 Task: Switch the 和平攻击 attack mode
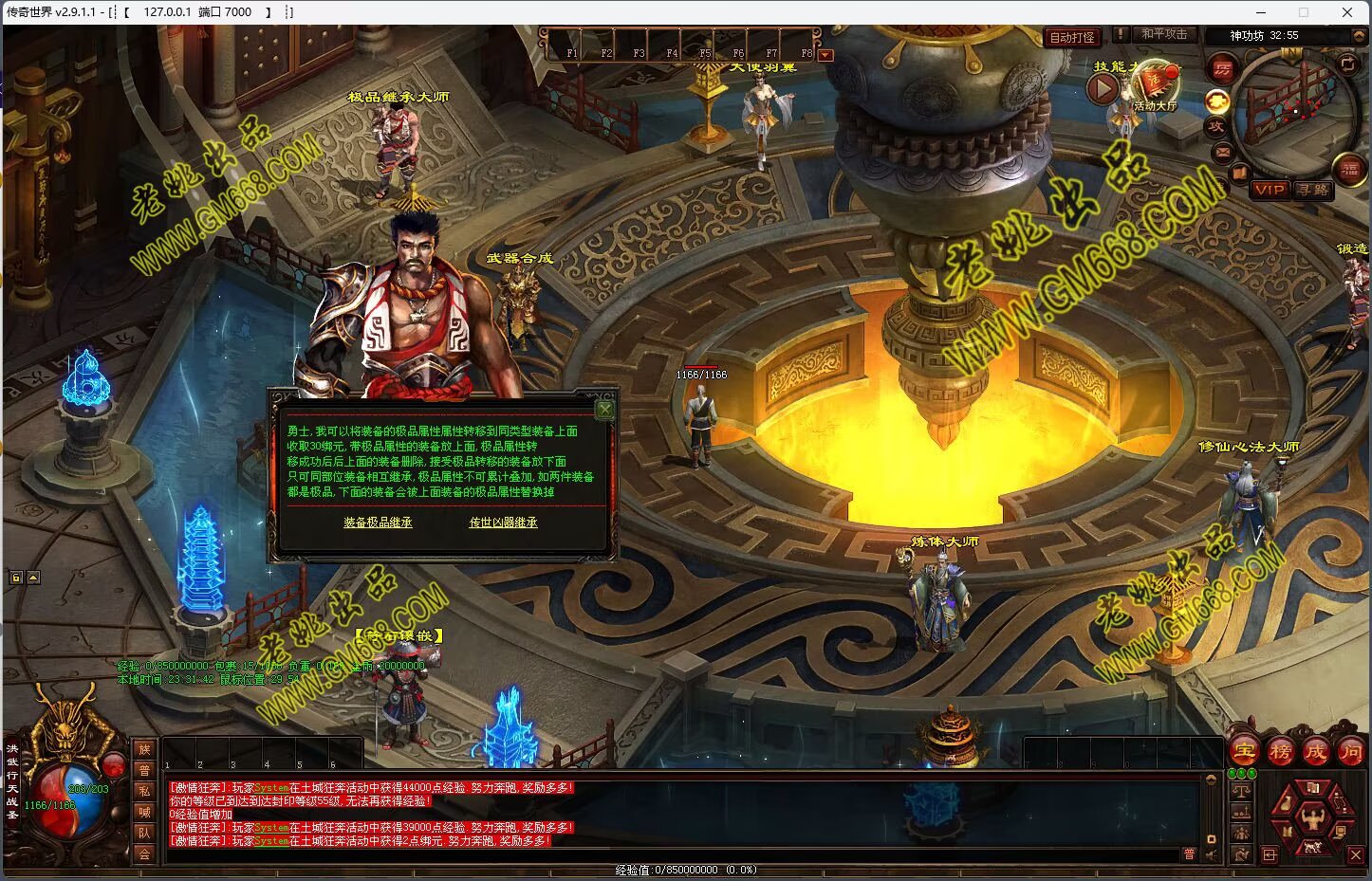click(1163, 34)
